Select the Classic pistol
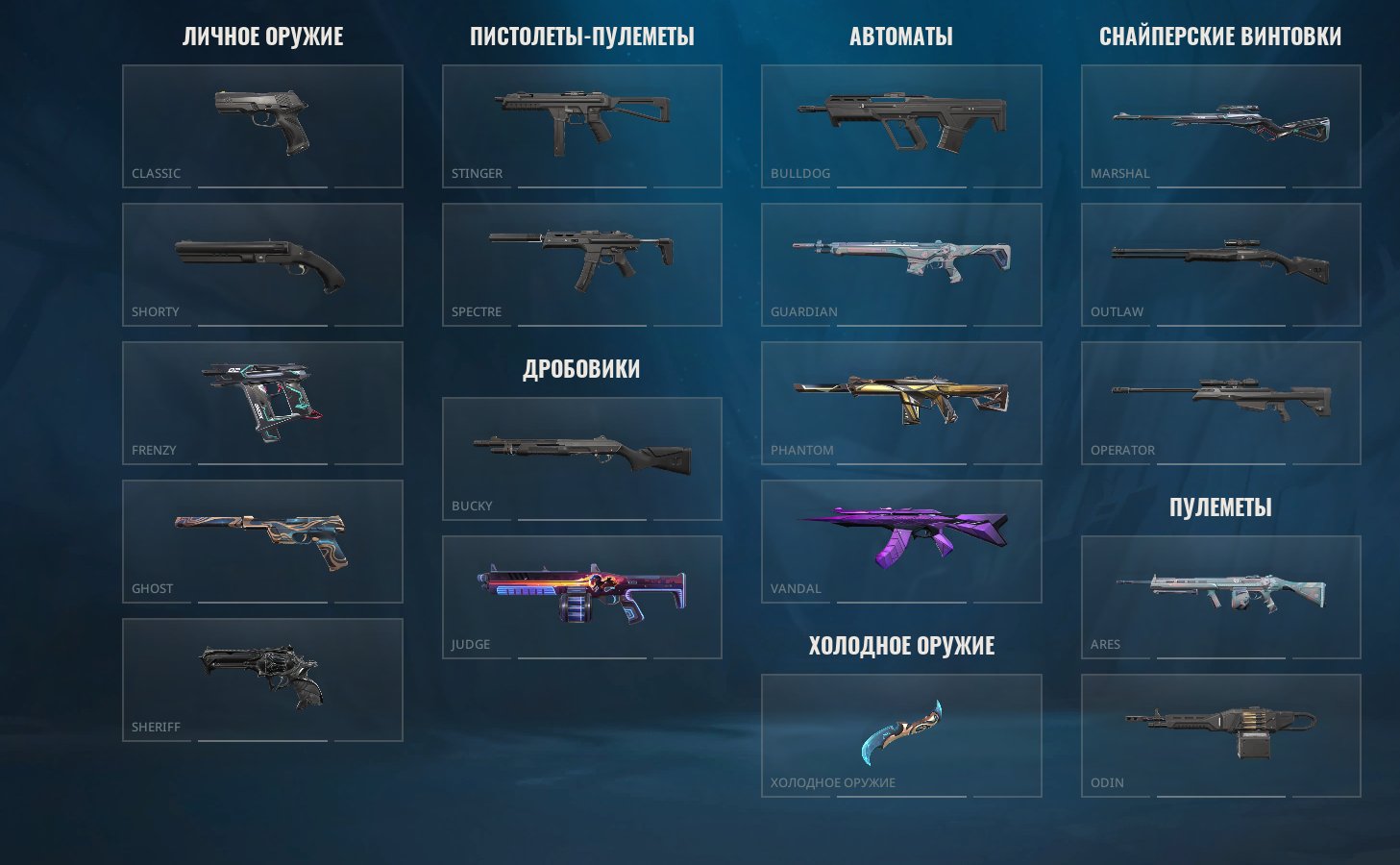 [x=262, y=125]
